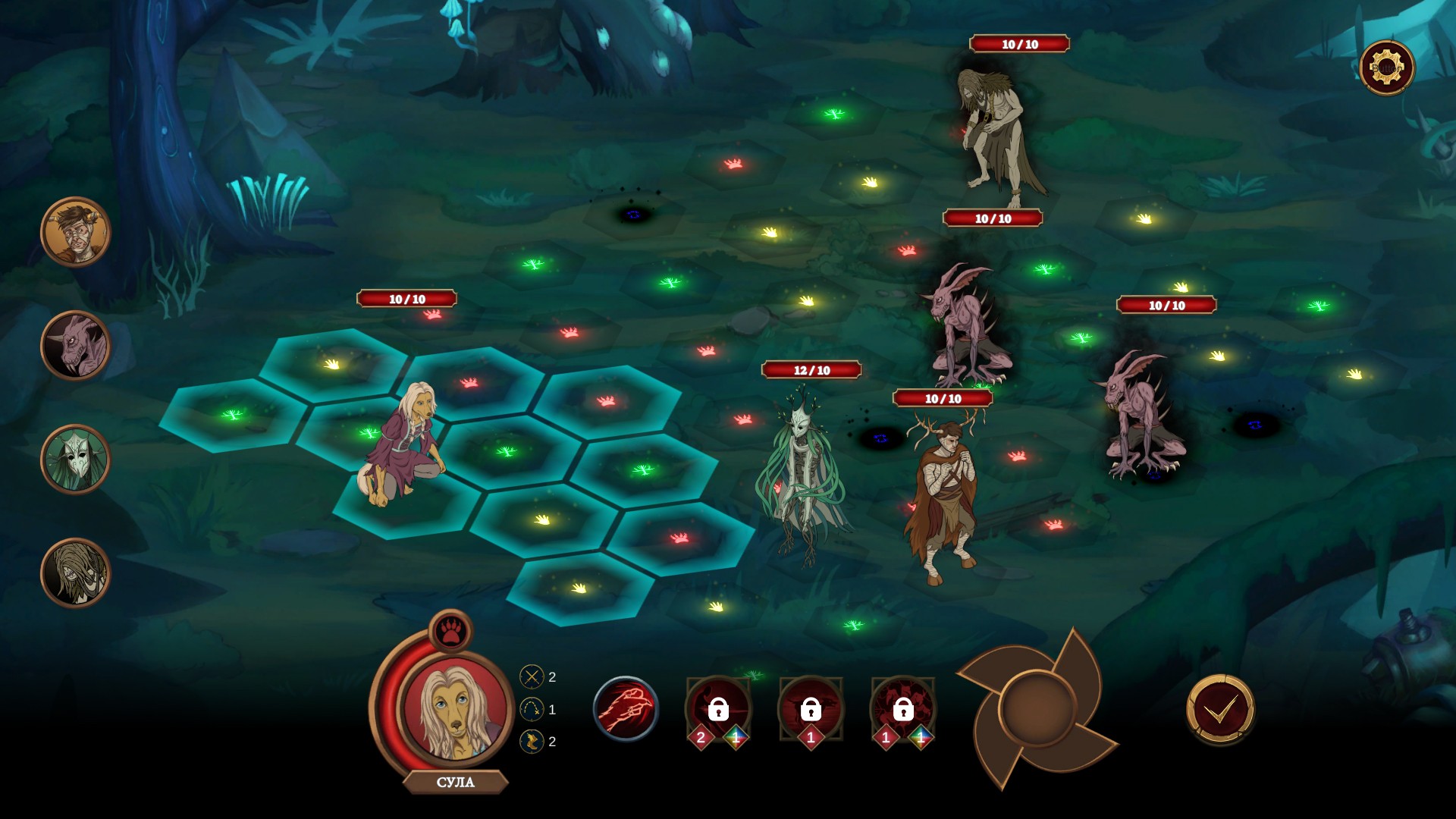The image size is (1456, 819).
Task: Click the center of the bronze pinwheel
Action: point(1037,708)
